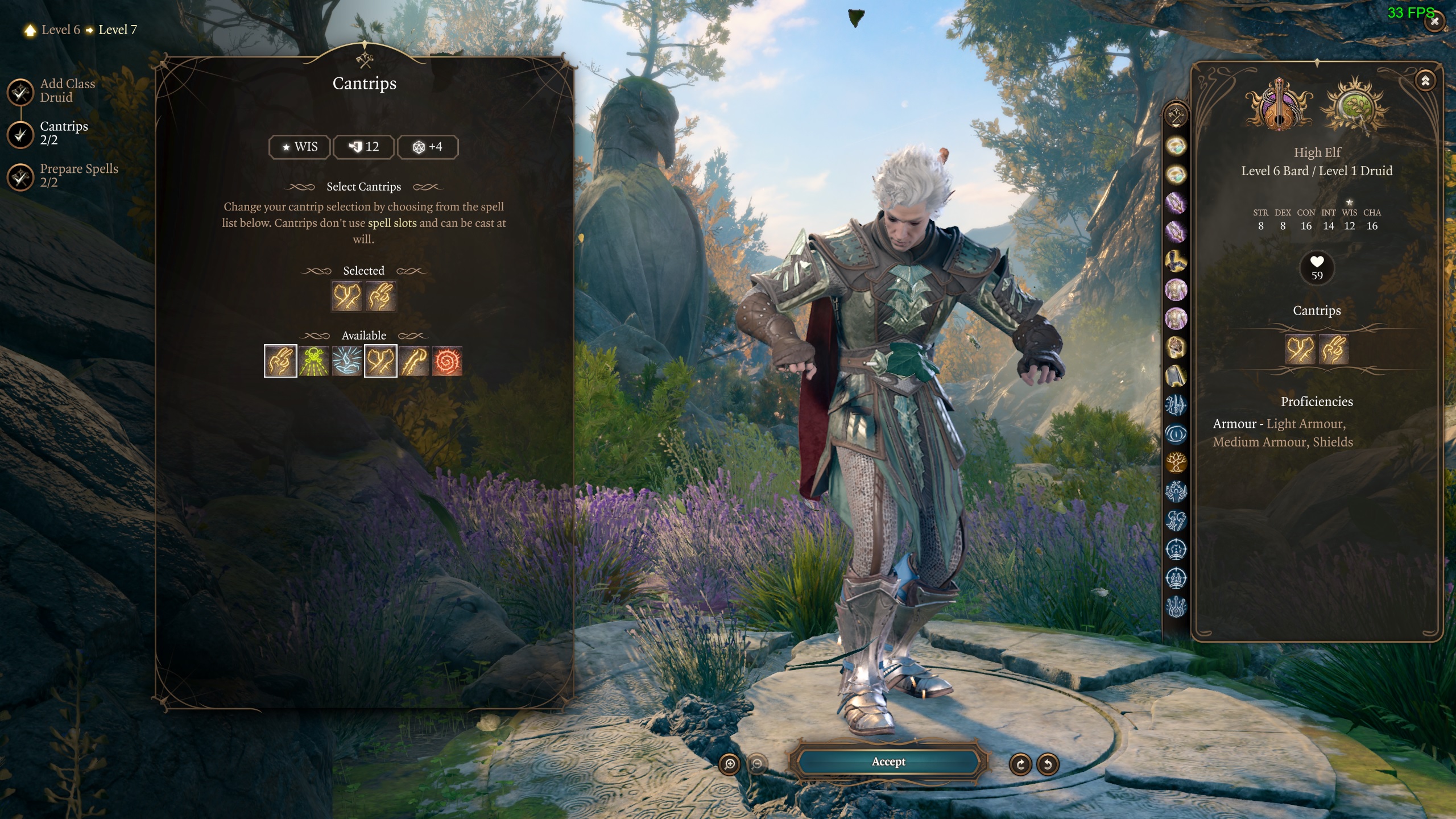Image resolution: width=1456 pixels, height=819 pixels.
Task: Click the Druid leaf class emblem
Action: click(x=1356, y=106)
